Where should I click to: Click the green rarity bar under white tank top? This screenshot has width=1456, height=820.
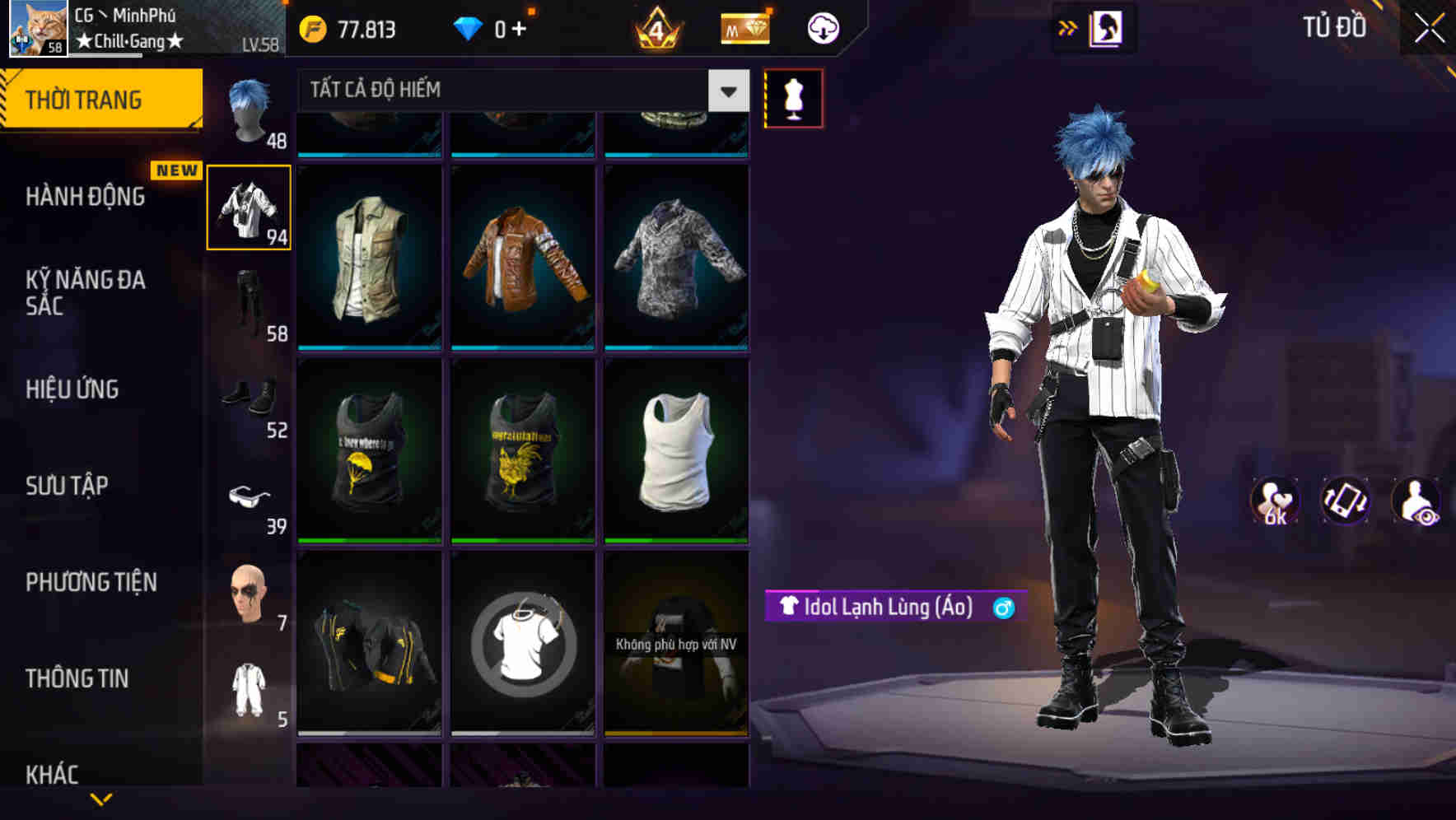pos(676,540)
